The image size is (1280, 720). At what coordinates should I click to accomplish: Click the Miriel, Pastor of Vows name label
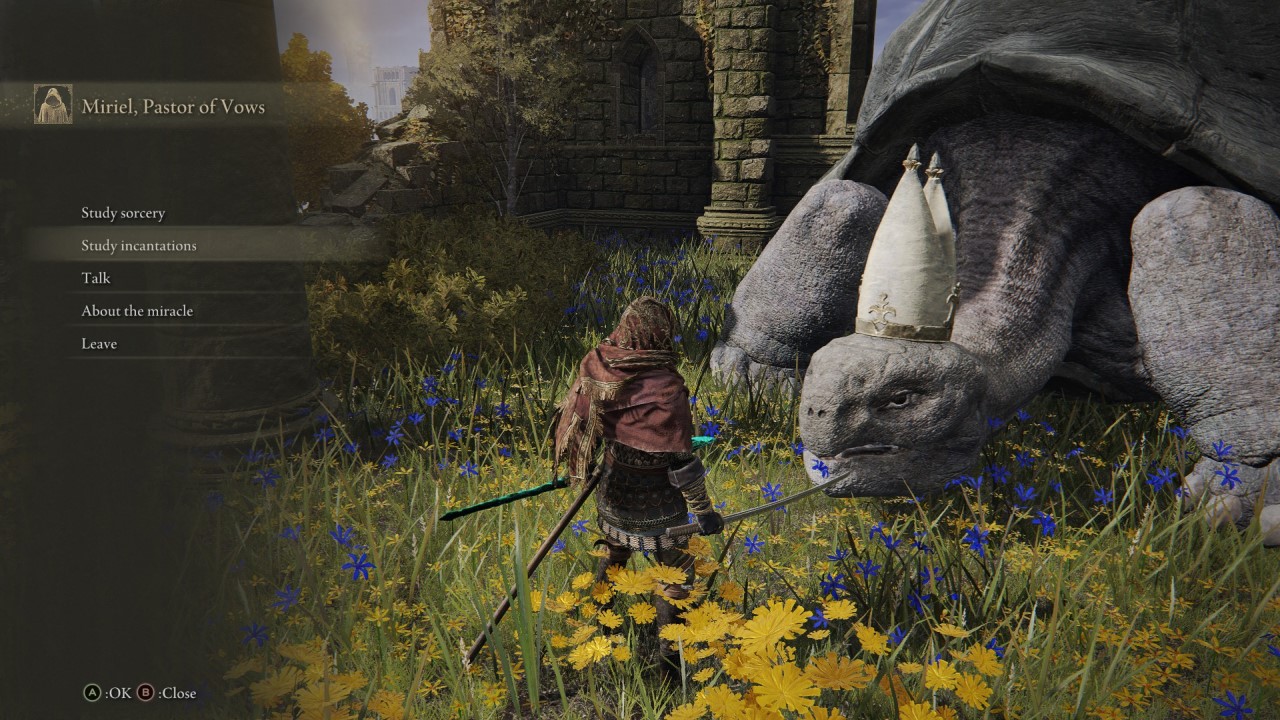tap(172, 104)
